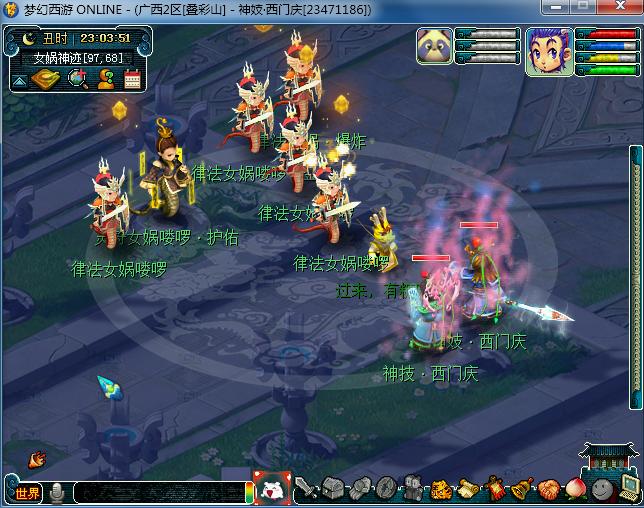This screenshot has width=644, height=508.
Task: Collapse the location panel with arrow button
Action: [x=17, y=78]
